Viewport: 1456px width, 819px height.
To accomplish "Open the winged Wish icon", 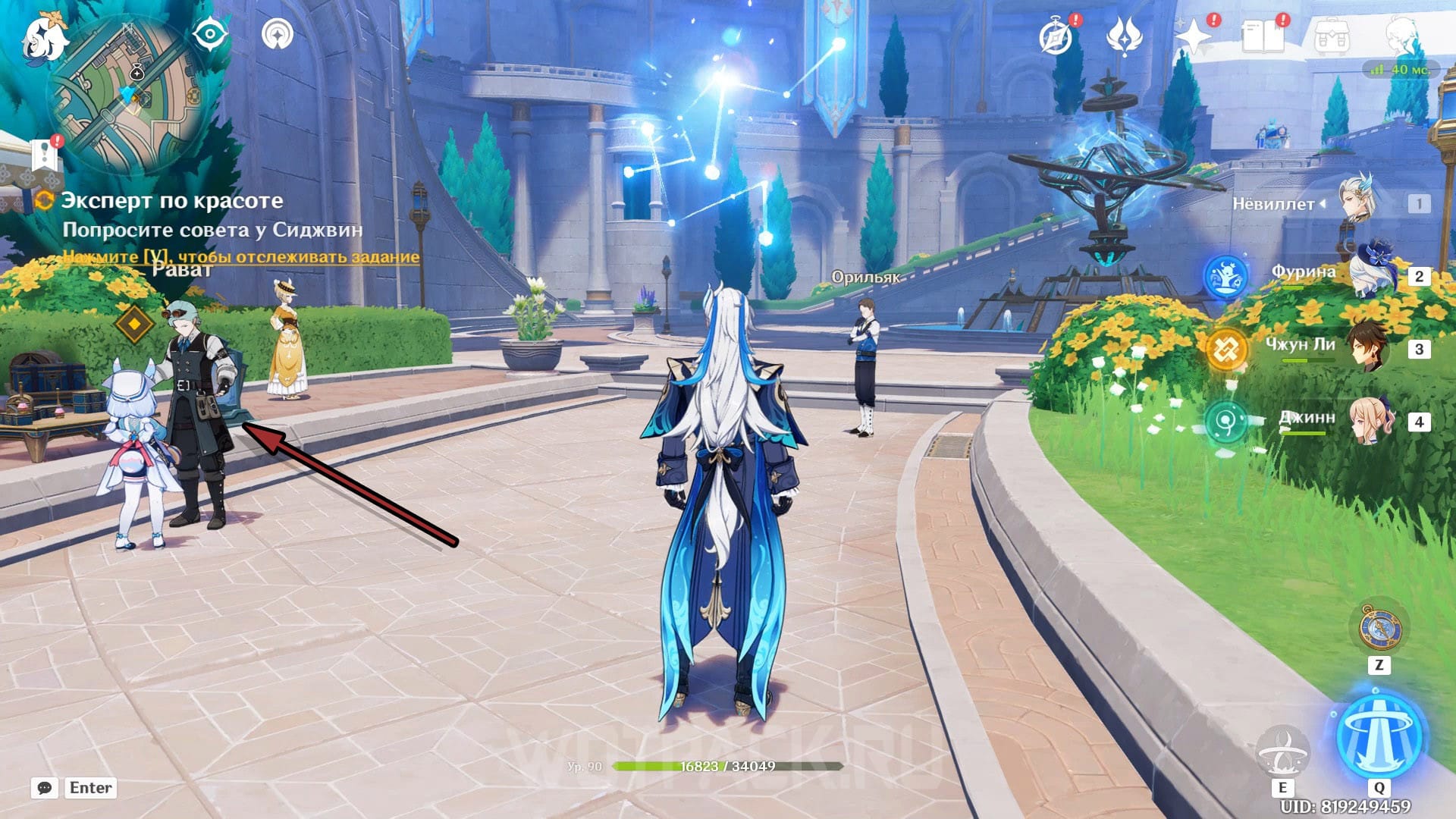I will click(1124, 36).
